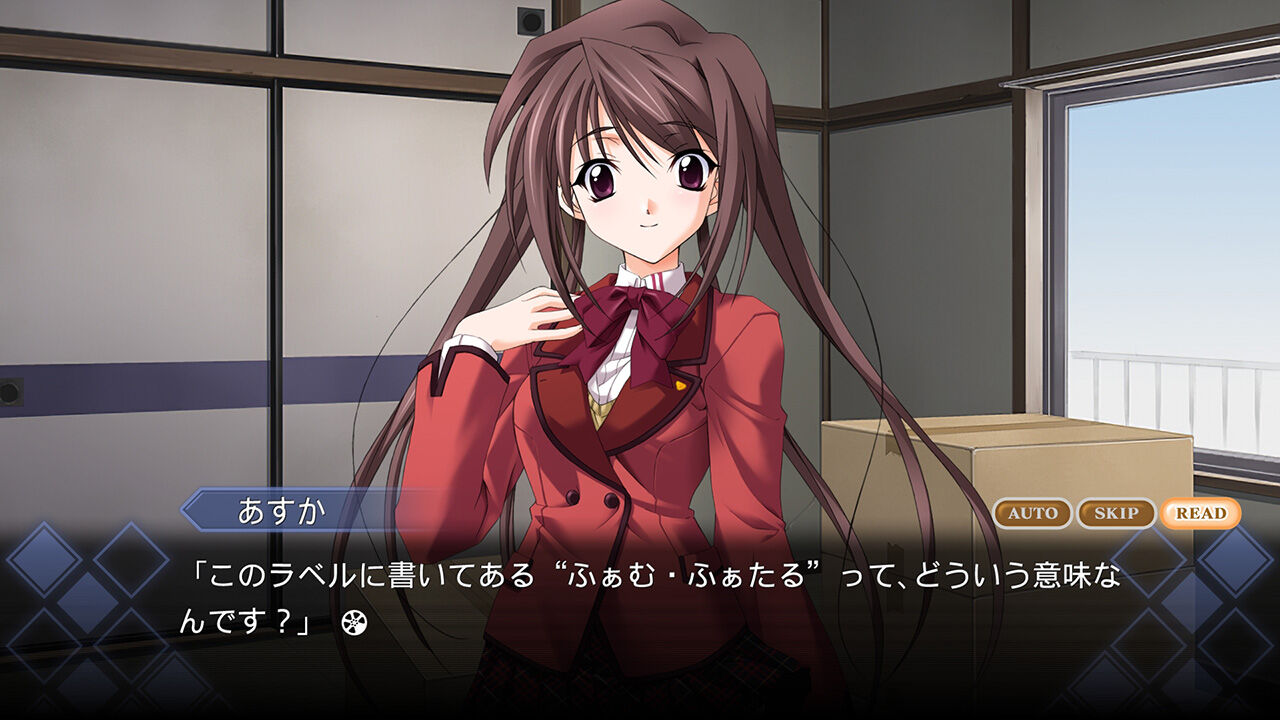Activate SKIP fast-forward mode
Viewport: 1280px width, 720px height.
(1114, 512)
